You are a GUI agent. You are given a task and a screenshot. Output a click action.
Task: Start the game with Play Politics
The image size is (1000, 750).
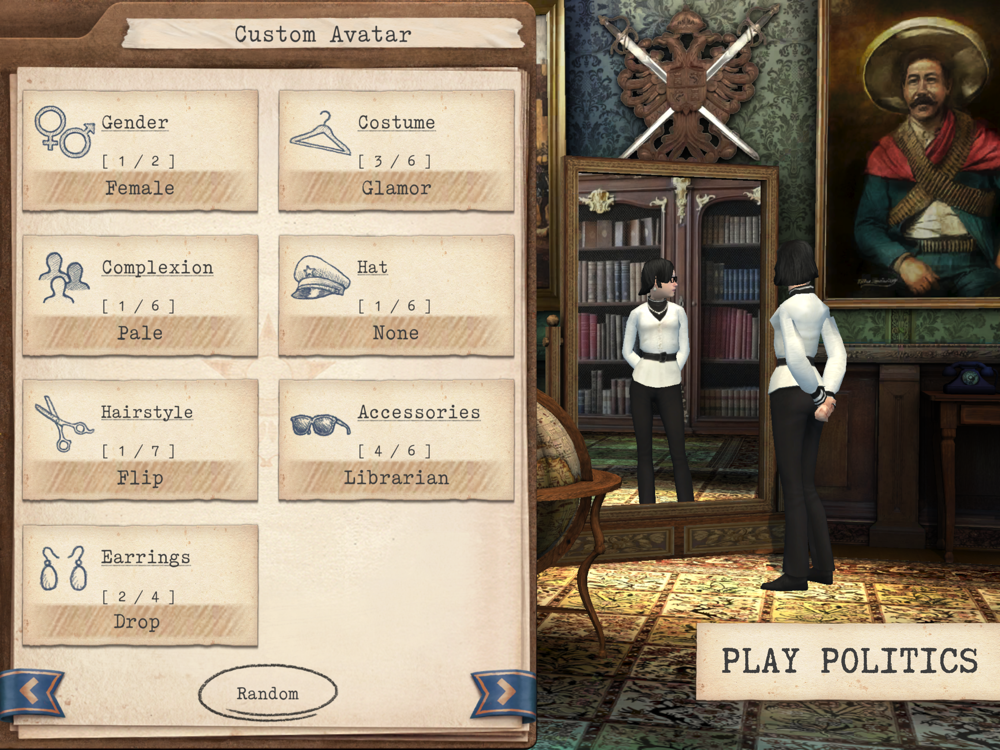point(849,661)
